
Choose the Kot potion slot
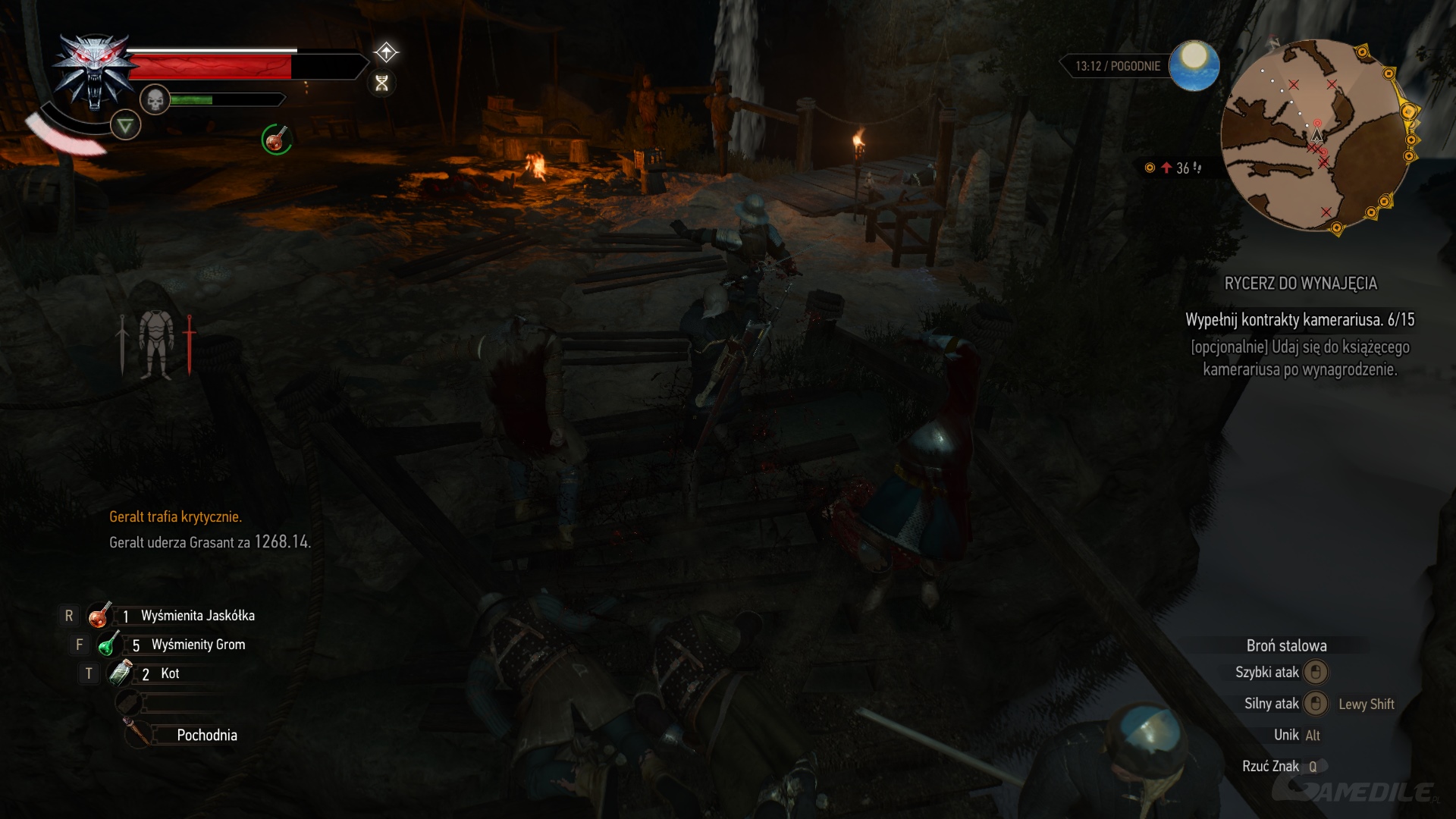[x=121, y=673]
